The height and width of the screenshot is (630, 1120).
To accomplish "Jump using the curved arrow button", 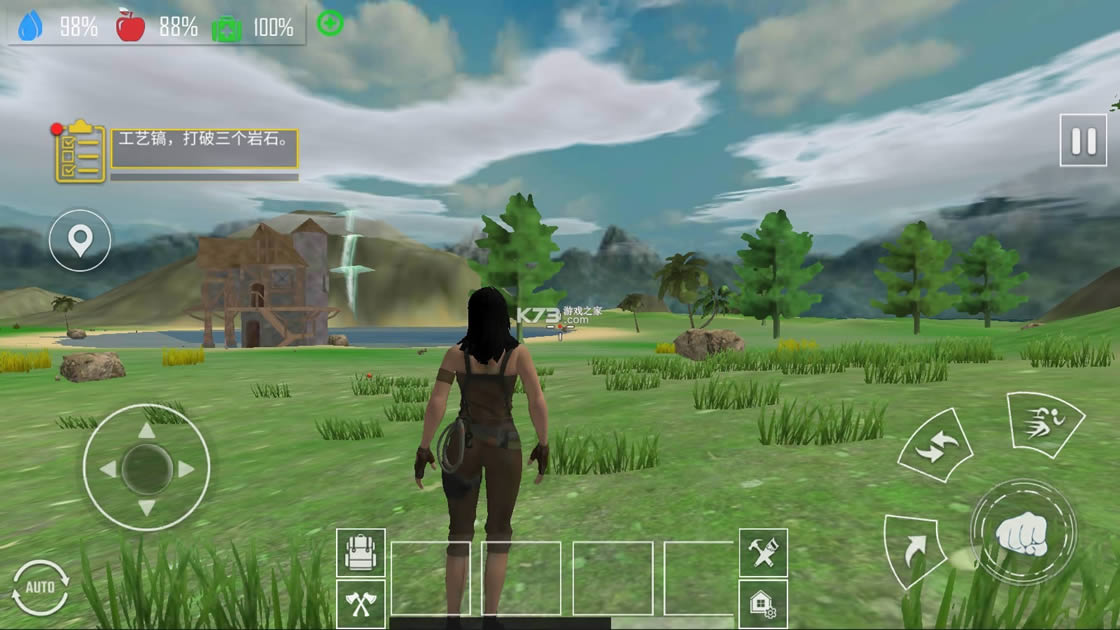I will [914, 549].
